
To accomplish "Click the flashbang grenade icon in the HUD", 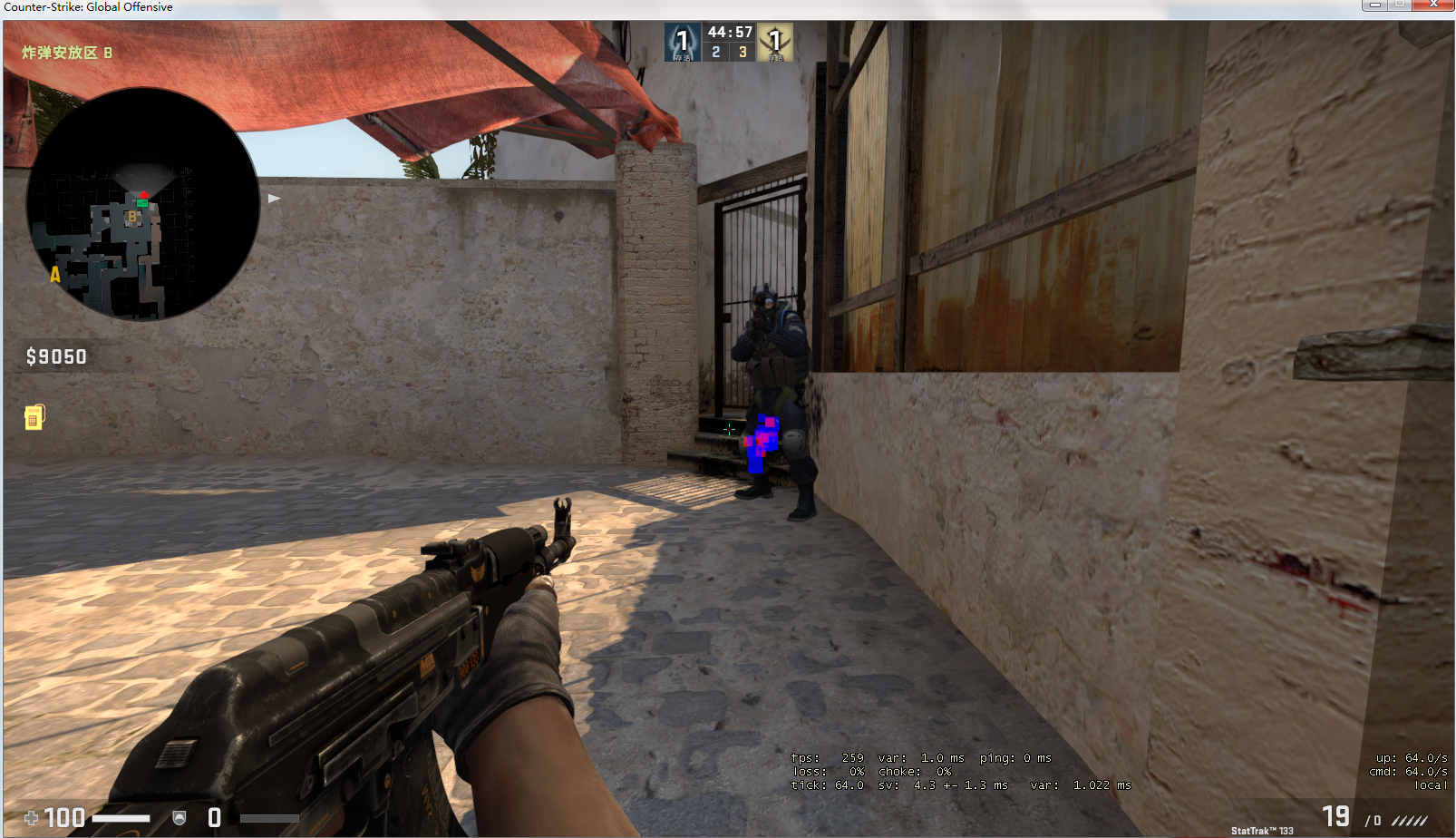I will click(34, 415).
